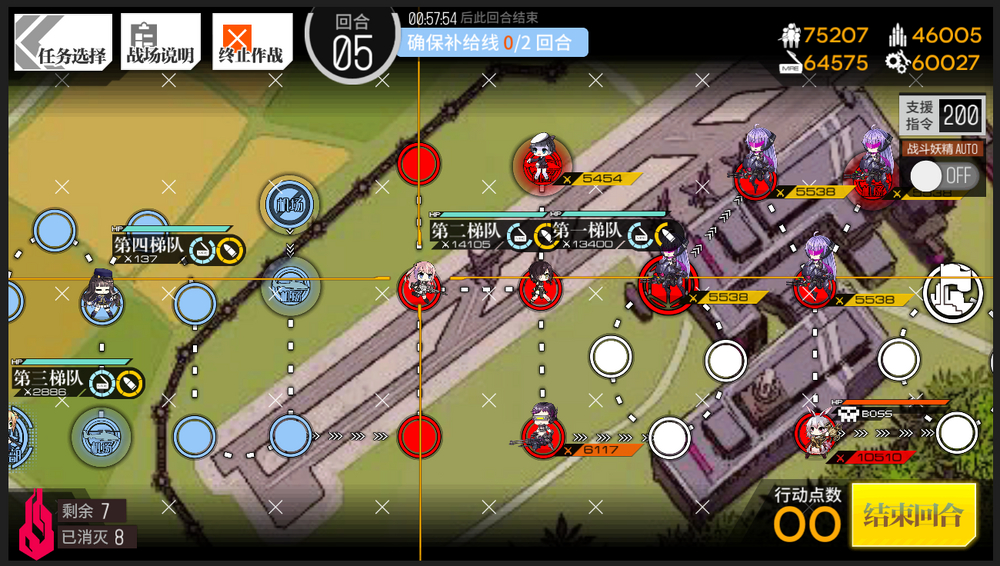Open the 战场说明 battlefield briefing
Viewport: 1000px width, 566px height.
click(160, 42)
